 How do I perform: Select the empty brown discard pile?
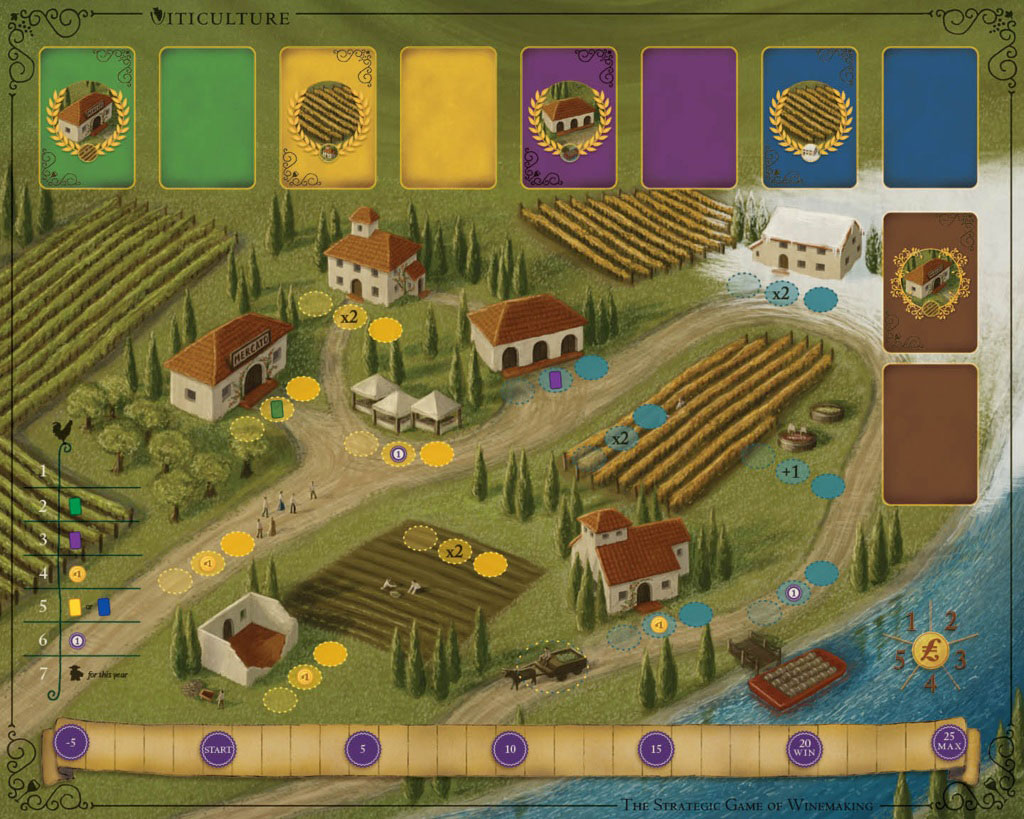pos(931,433)
